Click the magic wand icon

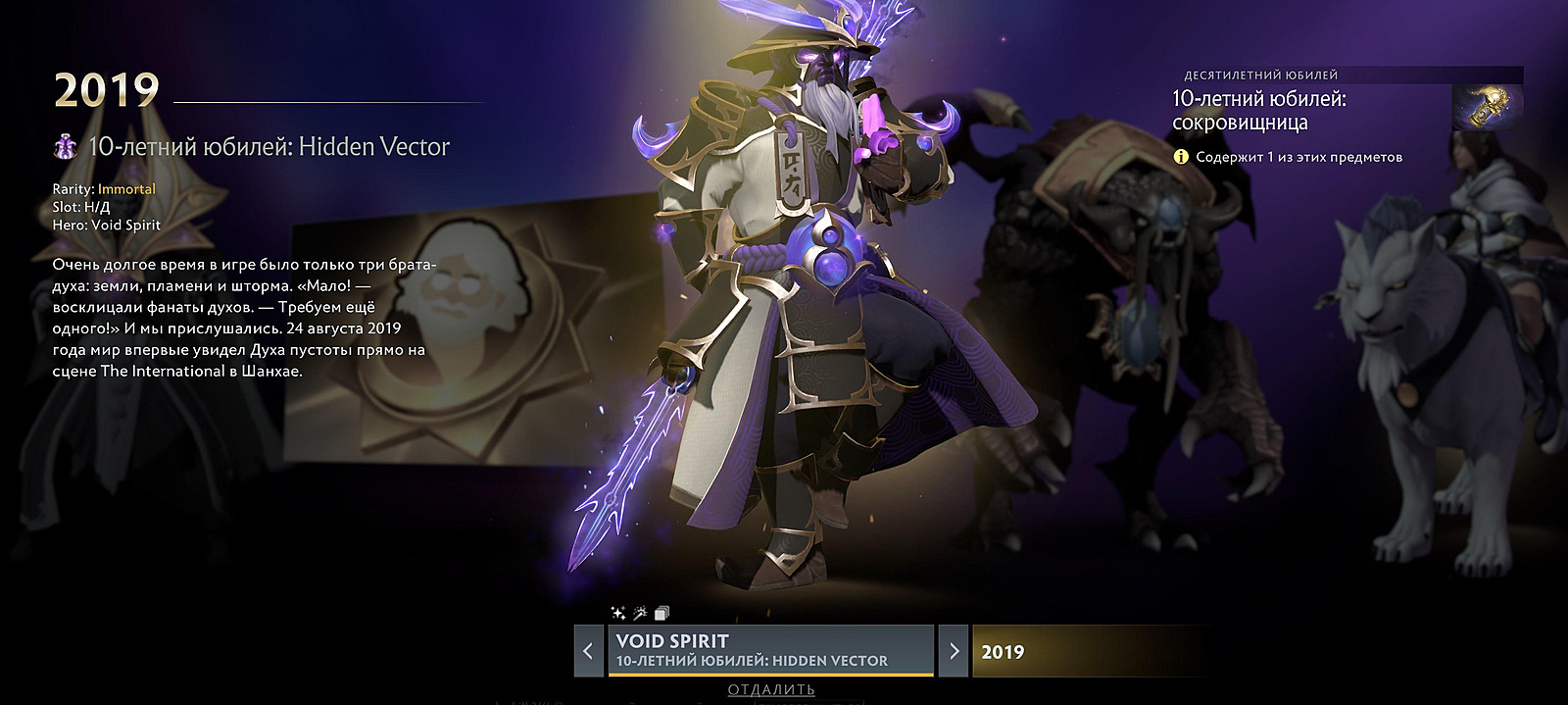pyautogui.click(x=640, y=613)
